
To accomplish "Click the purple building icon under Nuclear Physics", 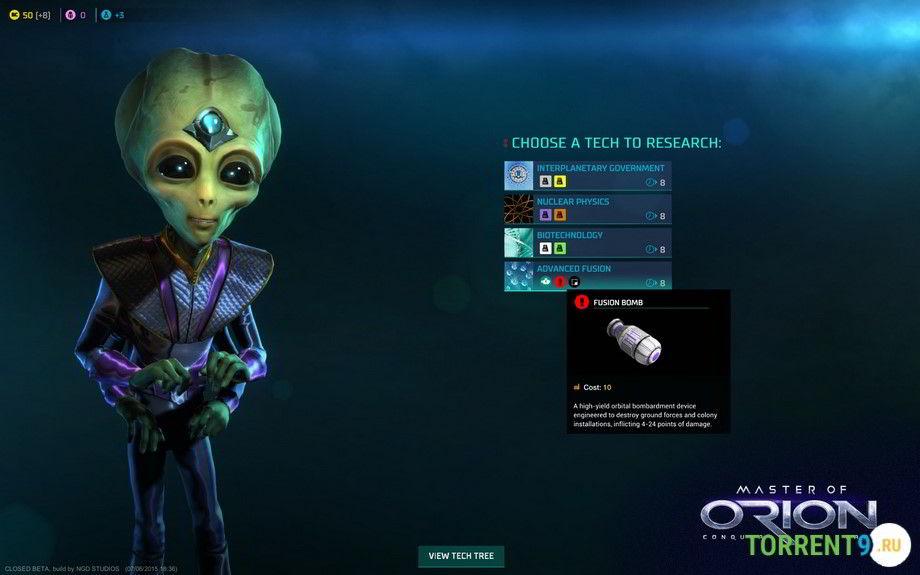I will pos(545,215).
